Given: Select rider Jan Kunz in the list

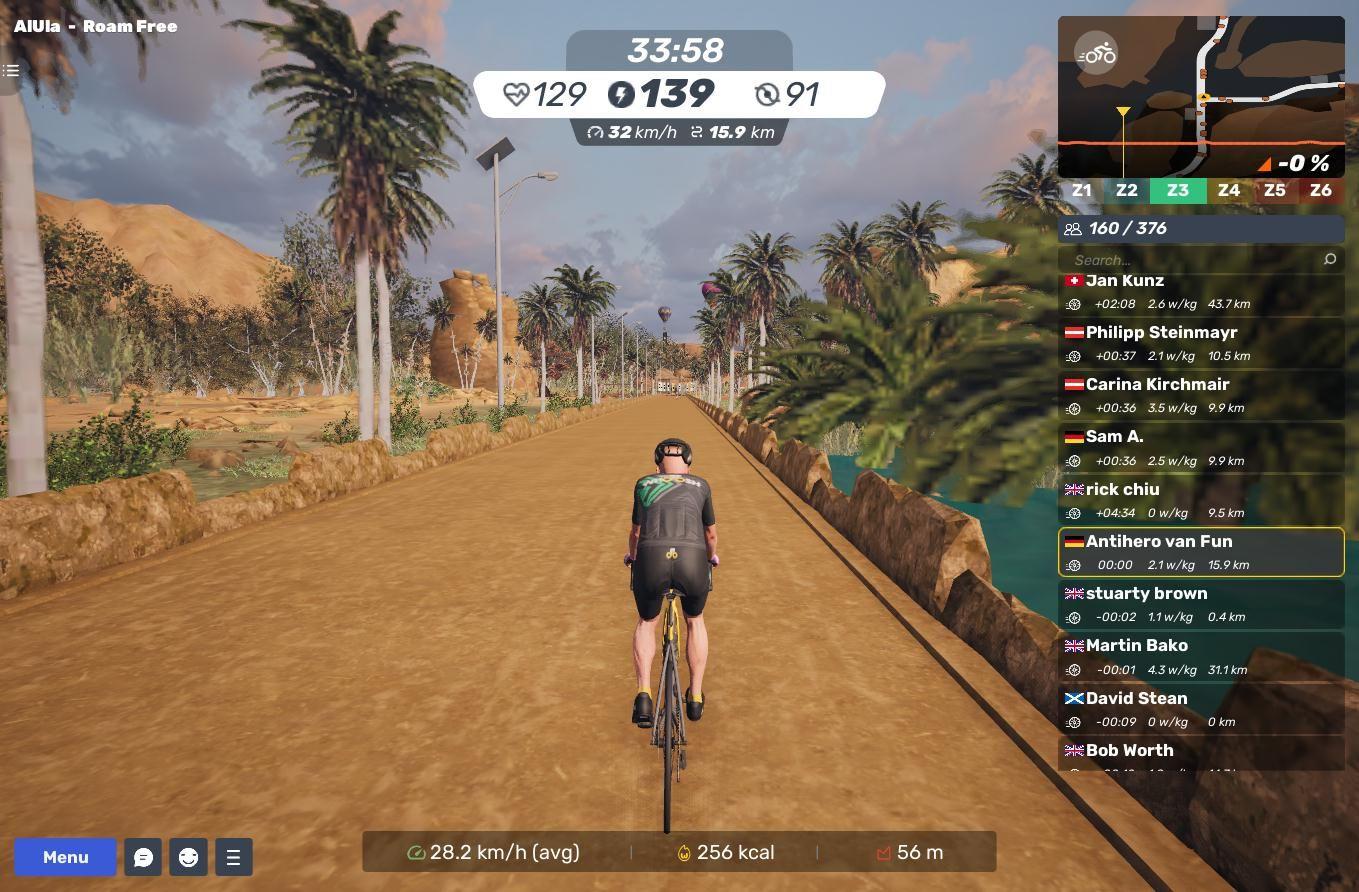Looking at the screenshot, I should [1200, 292].
